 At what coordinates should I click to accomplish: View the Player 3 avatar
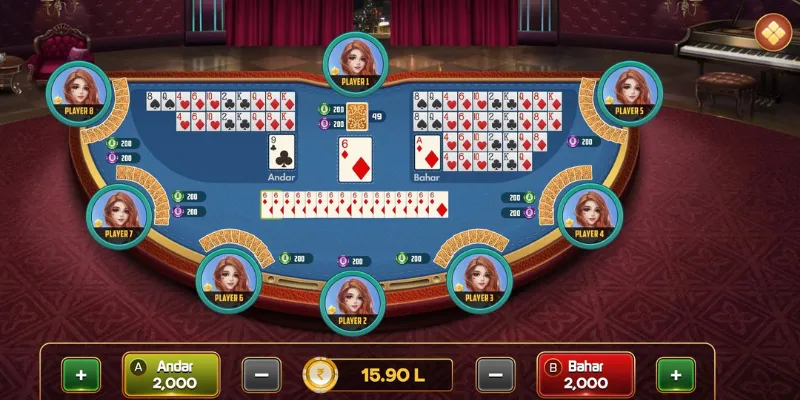(479, 278)
